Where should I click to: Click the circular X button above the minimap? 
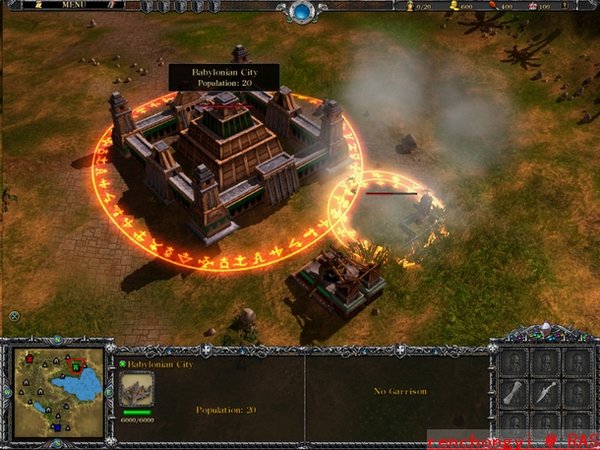pyautogui.click(x=14, y=317)
